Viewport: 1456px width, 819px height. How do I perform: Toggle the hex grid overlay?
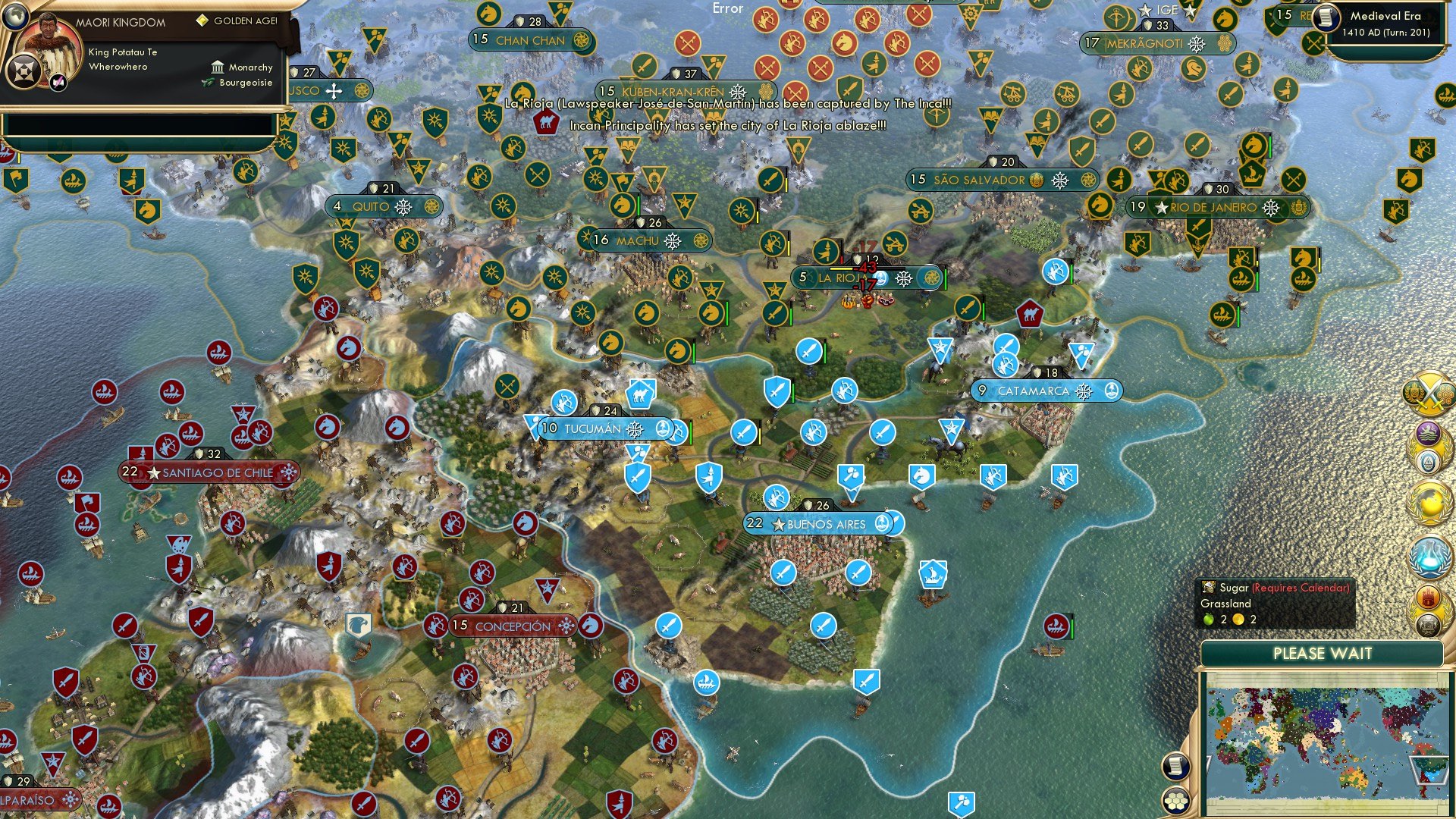(1175, 802)
